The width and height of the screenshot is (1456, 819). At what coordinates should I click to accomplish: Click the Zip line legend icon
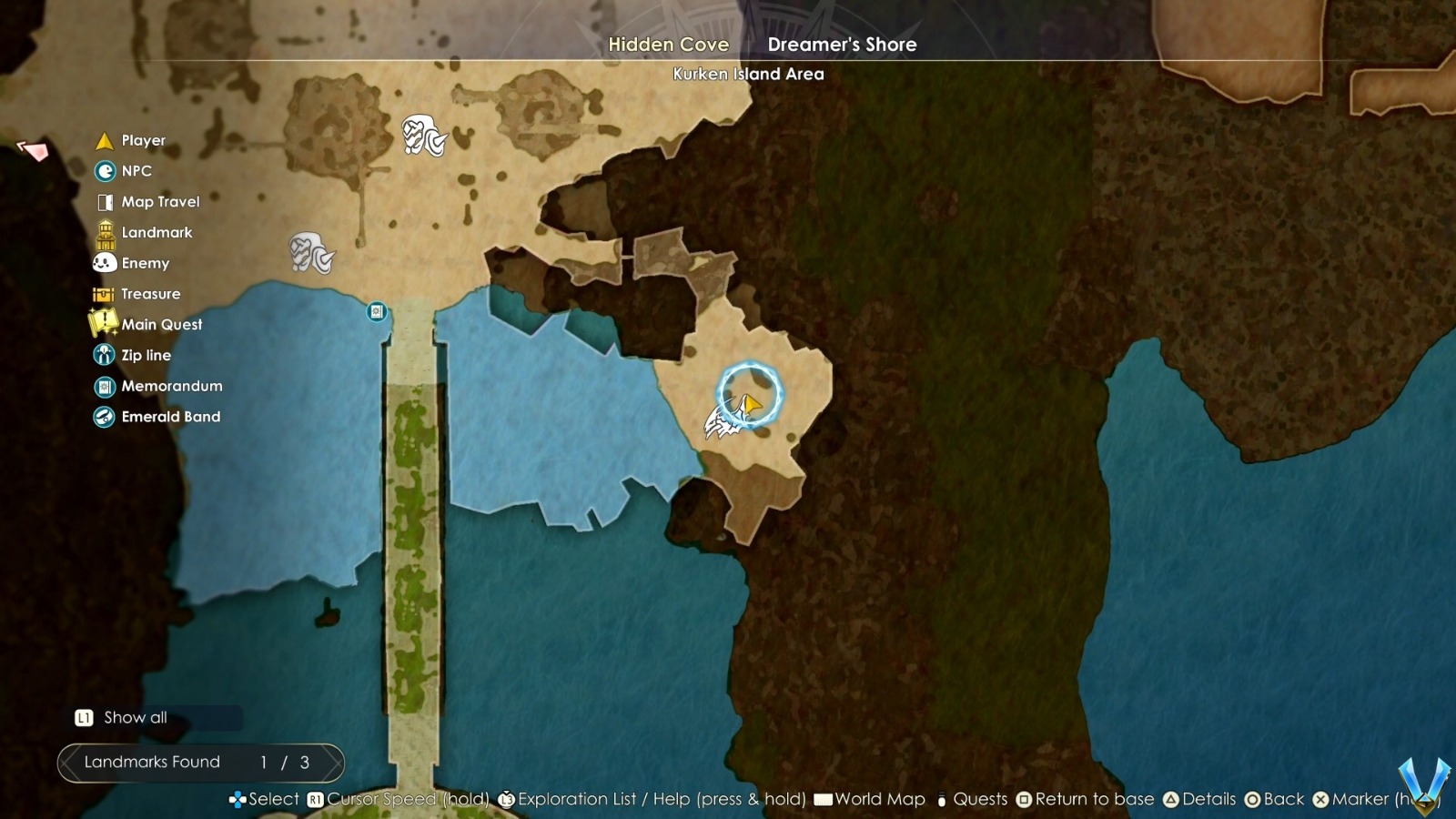tap(104, 355)
